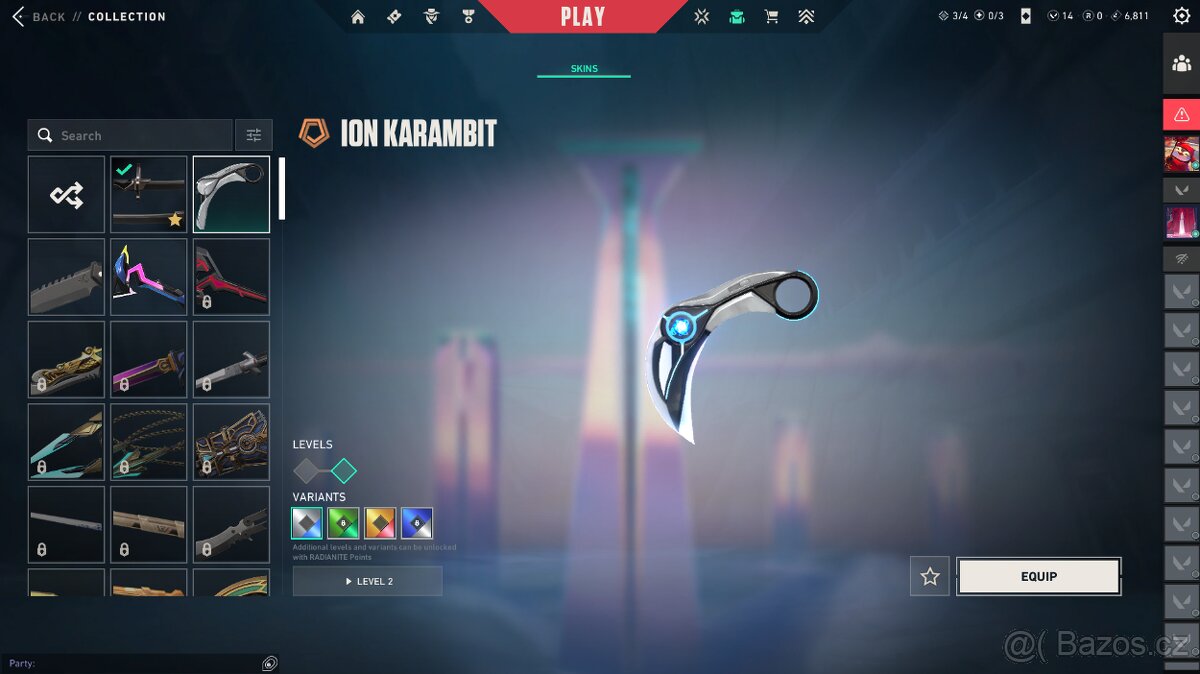Play the Level 2 preview
Viewport: 1200px width, 674px height.
click(367, 581)
